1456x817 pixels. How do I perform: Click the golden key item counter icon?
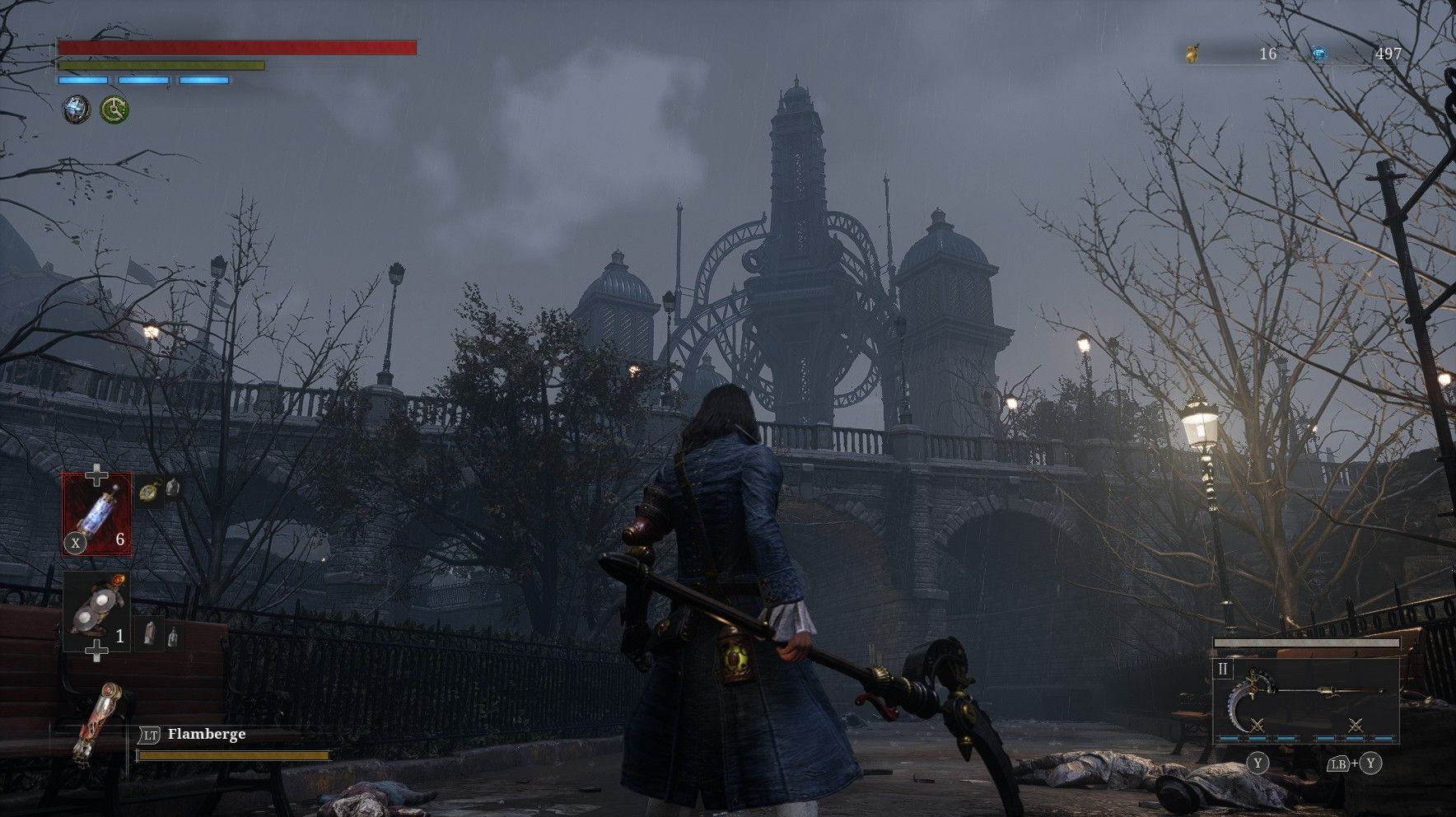[1191, 54]
